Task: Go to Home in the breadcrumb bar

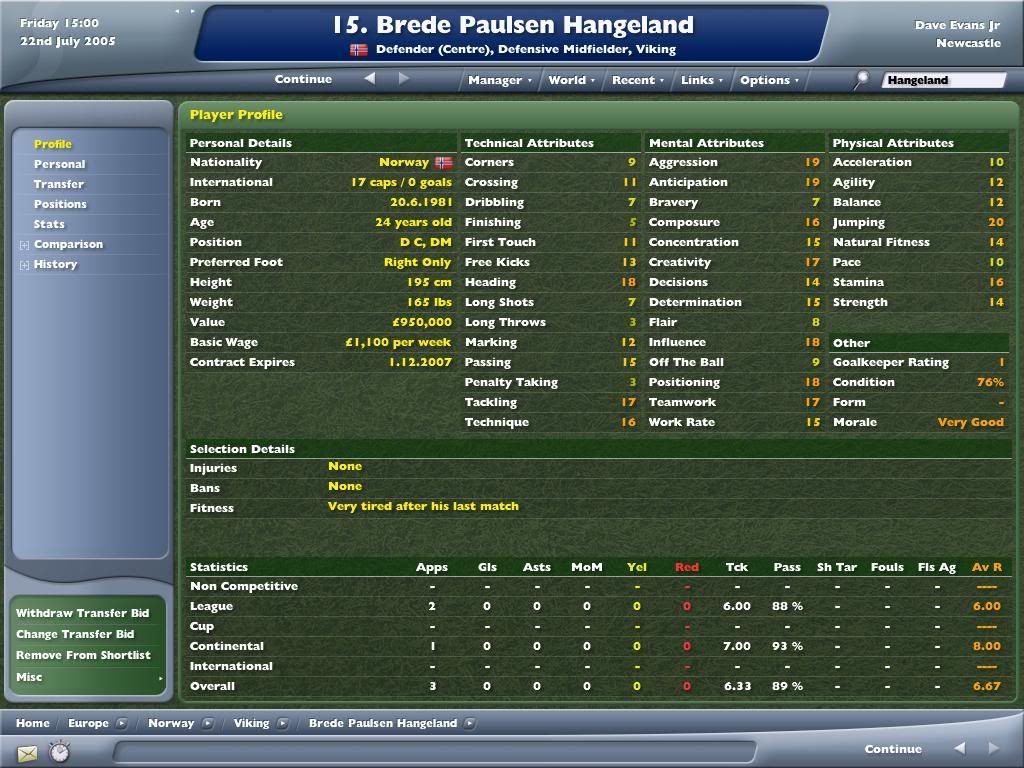Action: click(x=33, y=723)
